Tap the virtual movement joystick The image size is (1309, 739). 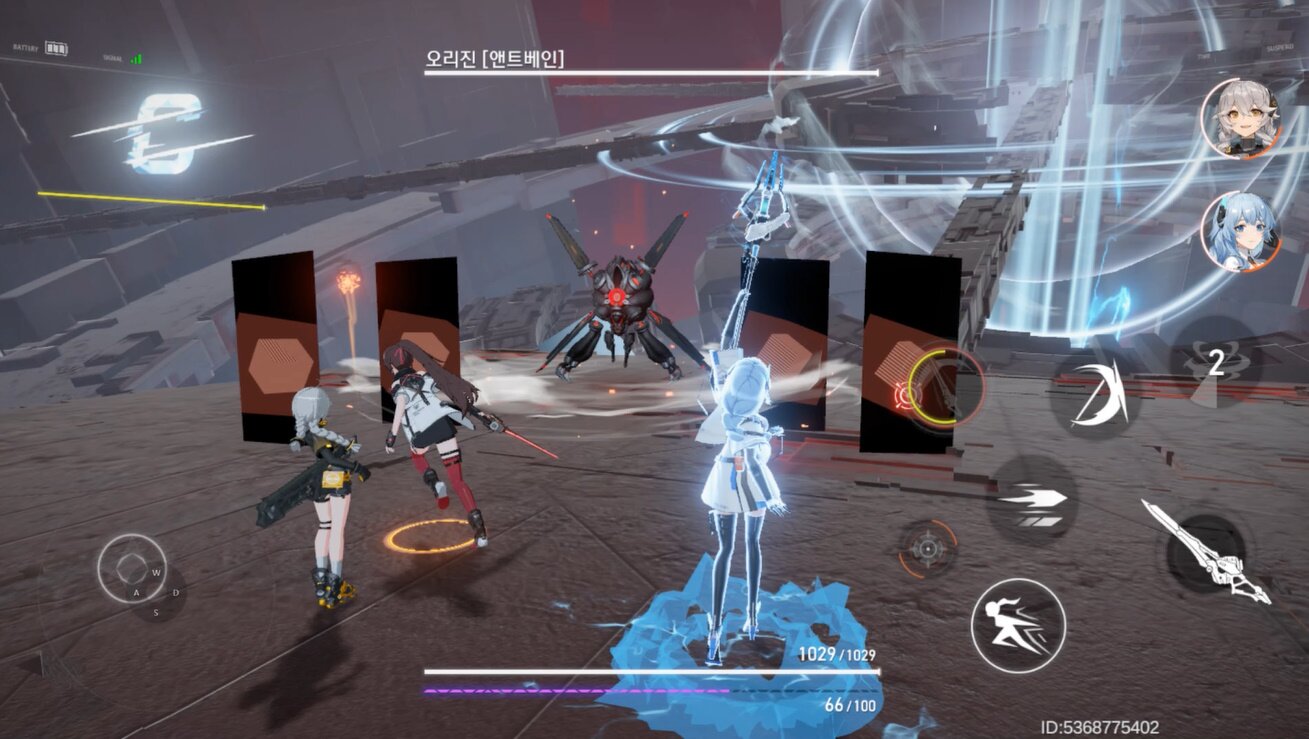coord(131,569)
